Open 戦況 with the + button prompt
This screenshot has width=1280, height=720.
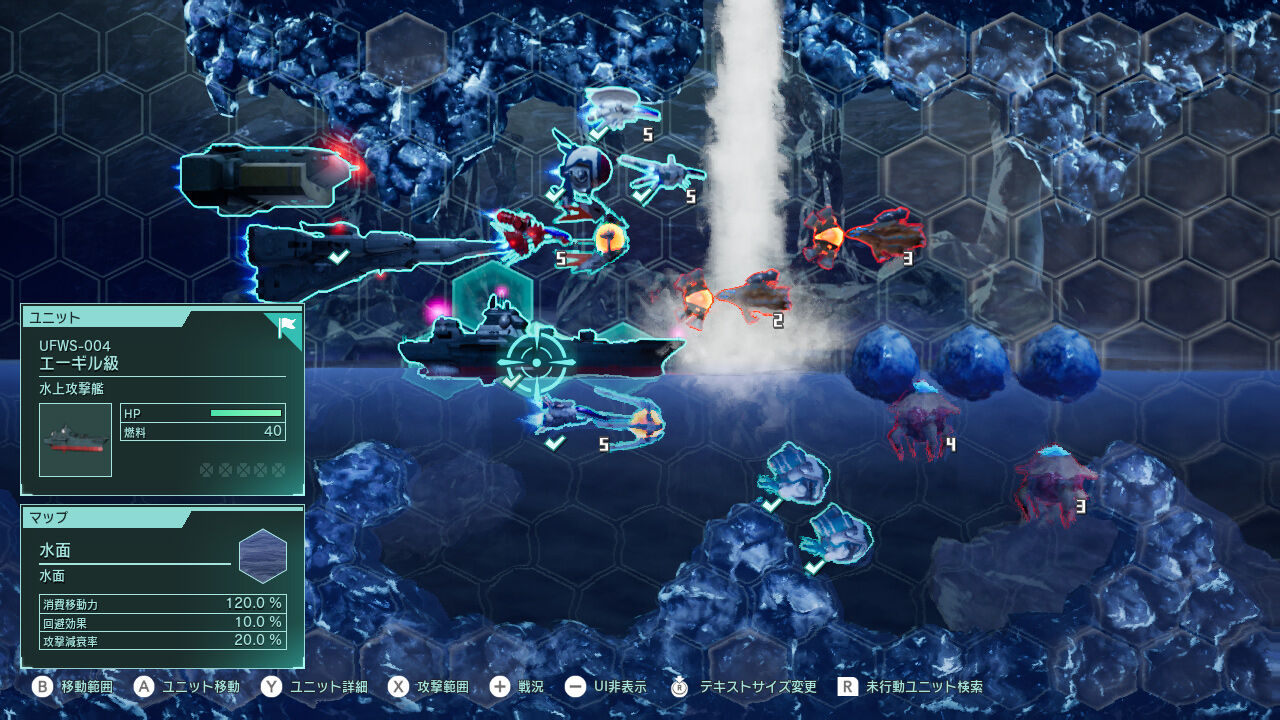point(517,688)
